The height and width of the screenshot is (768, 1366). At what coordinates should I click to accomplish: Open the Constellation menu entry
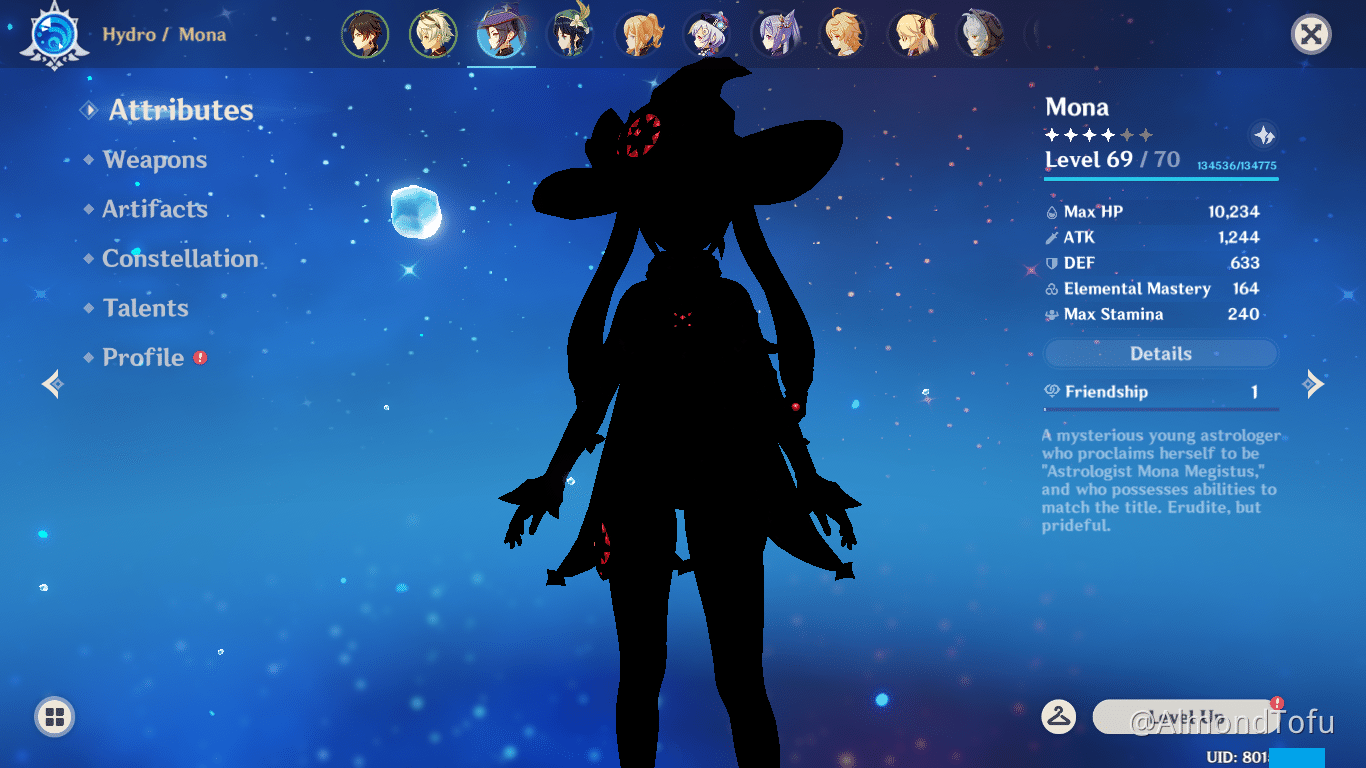click(x=180, y=258)
